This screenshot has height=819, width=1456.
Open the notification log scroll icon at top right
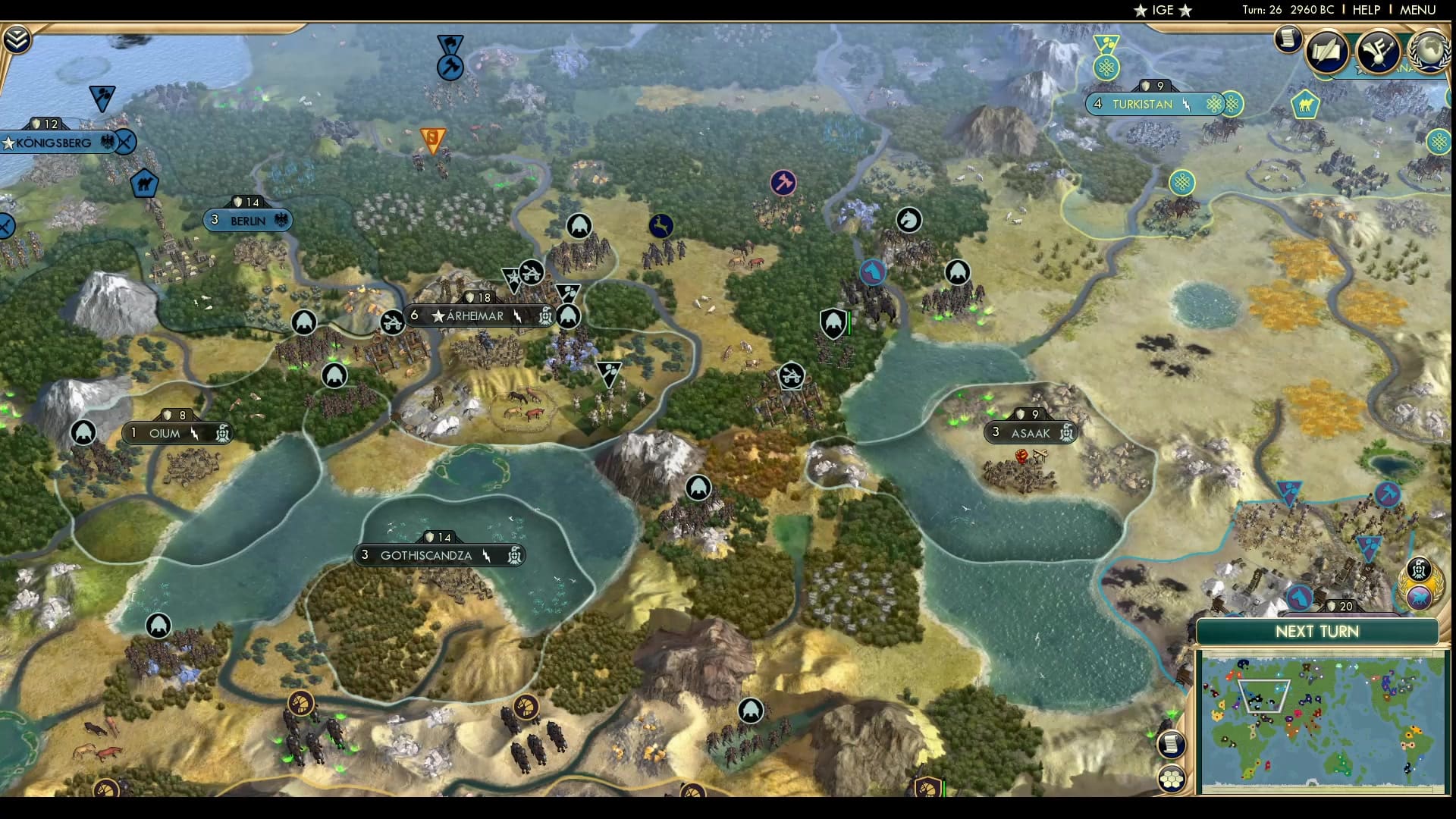(x=1287, y=39)
